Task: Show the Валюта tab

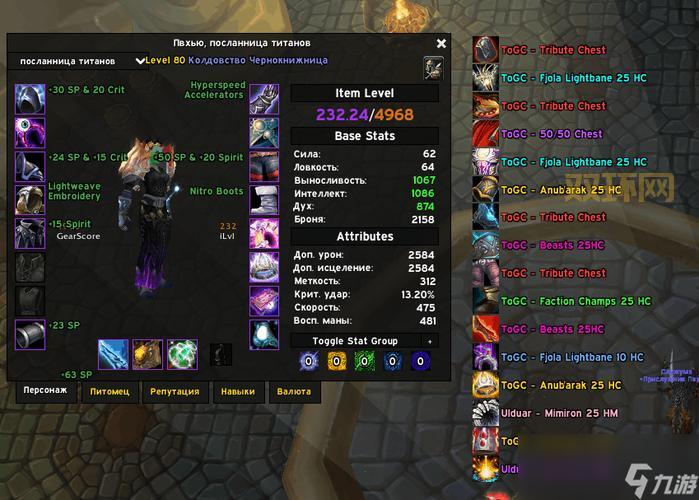Action: [293, 391]
